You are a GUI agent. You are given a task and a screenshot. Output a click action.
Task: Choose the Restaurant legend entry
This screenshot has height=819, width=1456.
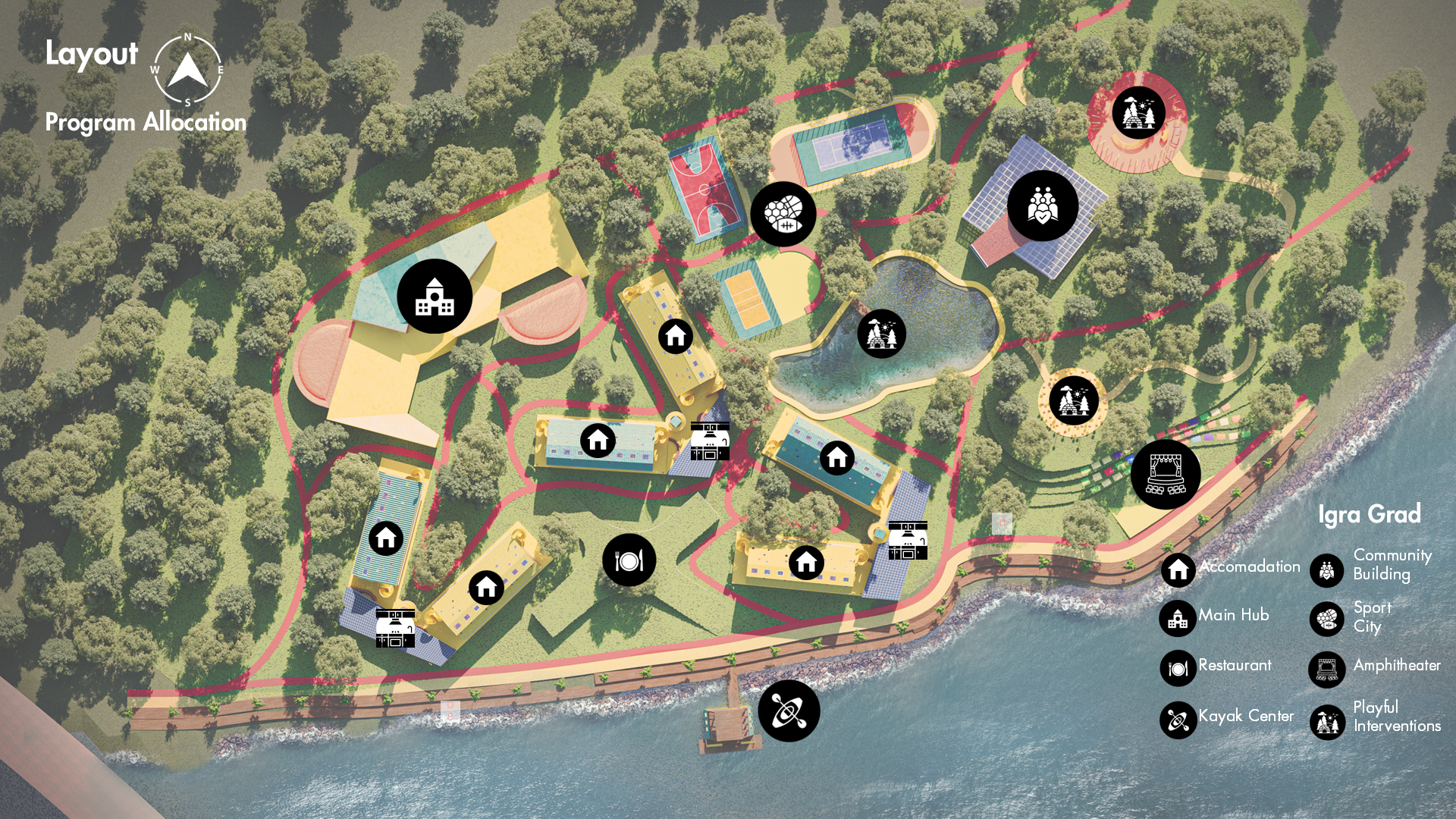point(1216,667)
